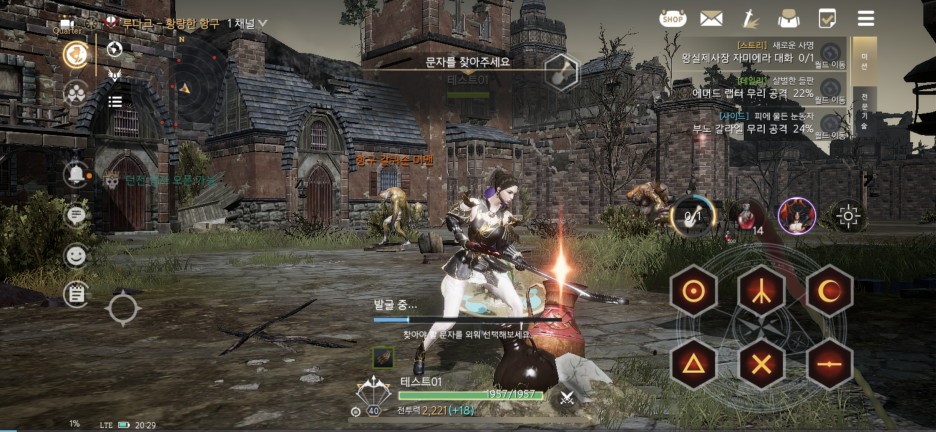Screen dimensions: 936x432
Task: Open the chat speech bubble icon
Action: click(x=75, y=214)
